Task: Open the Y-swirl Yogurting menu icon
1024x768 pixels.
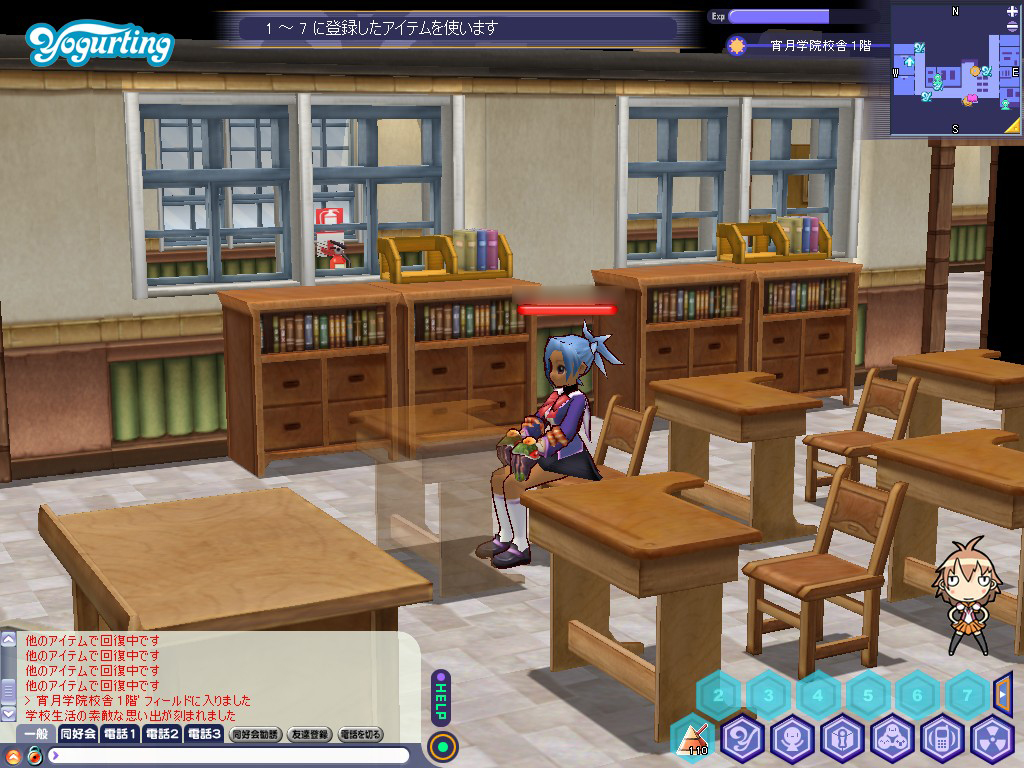Action: 743,739
